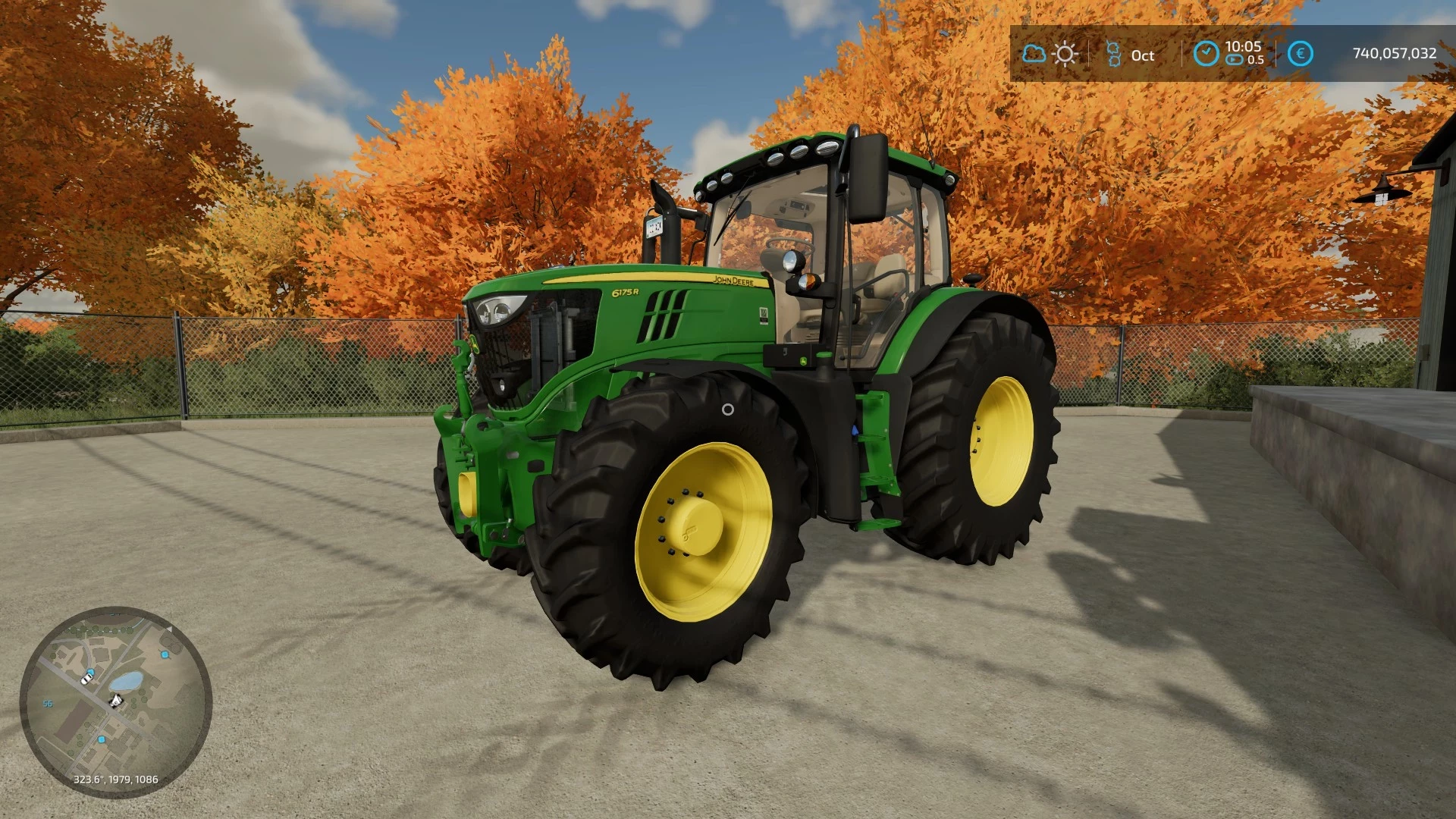Select the white car icon on the minimap
The image size is (1456, 819).
[x=86, y=679]
